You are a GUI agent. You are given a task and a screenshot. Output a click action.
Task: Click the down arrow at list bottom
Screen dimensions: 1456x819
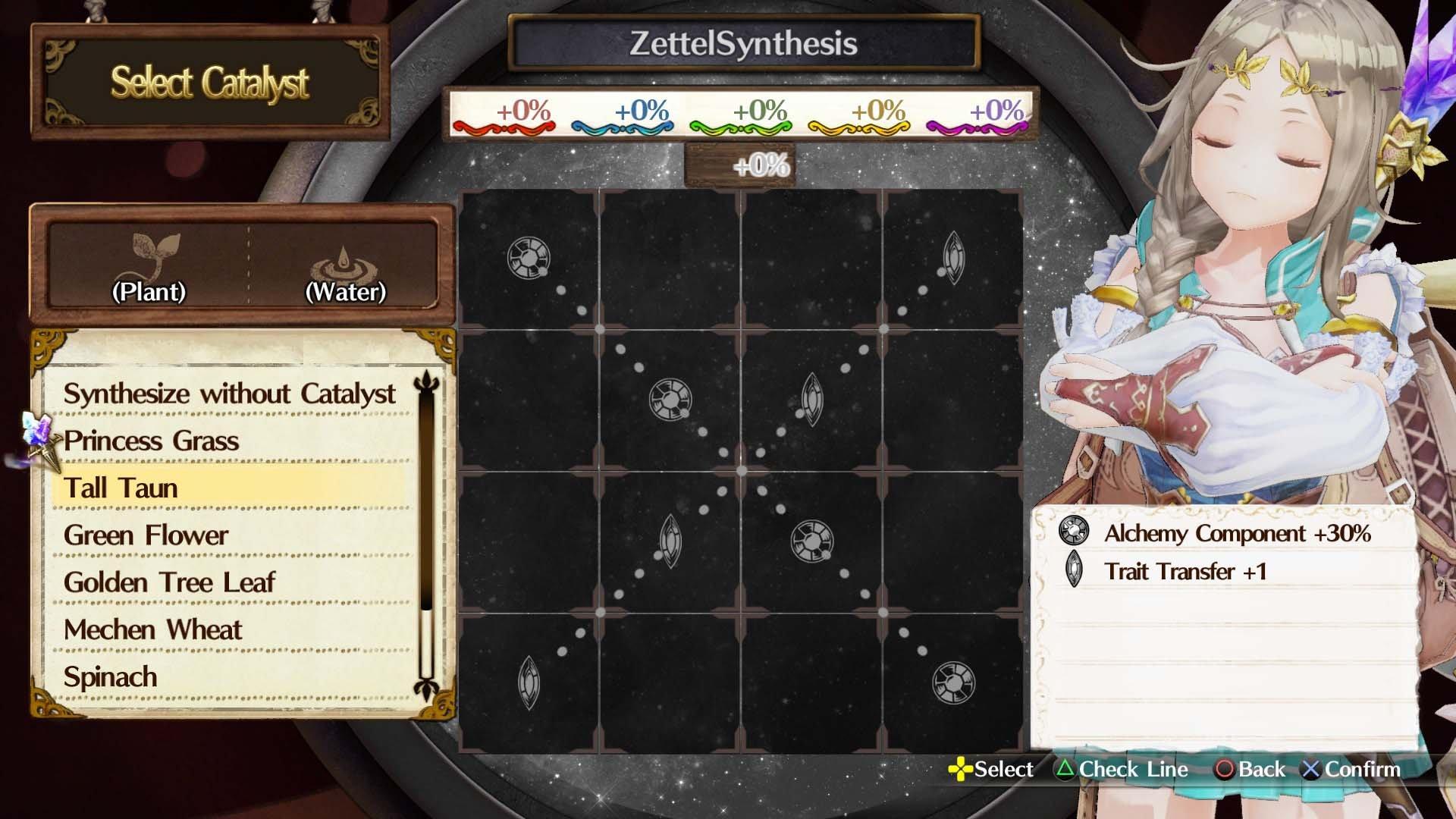(427, 689)
